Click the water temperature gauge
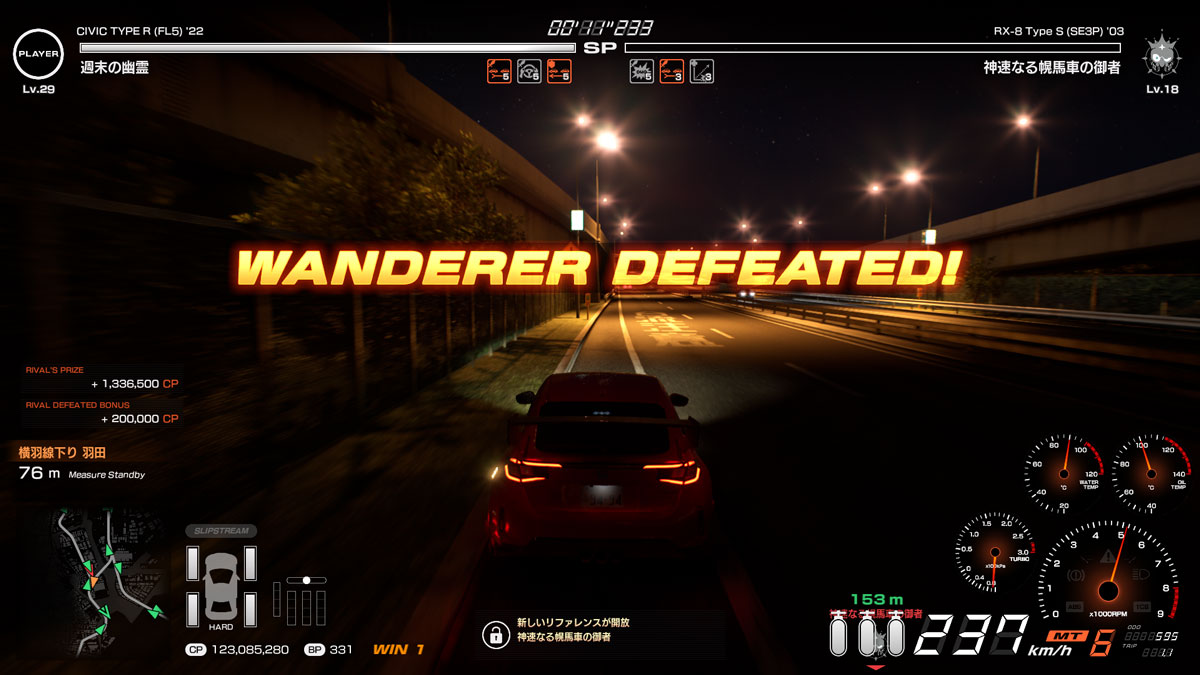The height and width of the screenshot is (675, 1200). tap(1062, 472)
